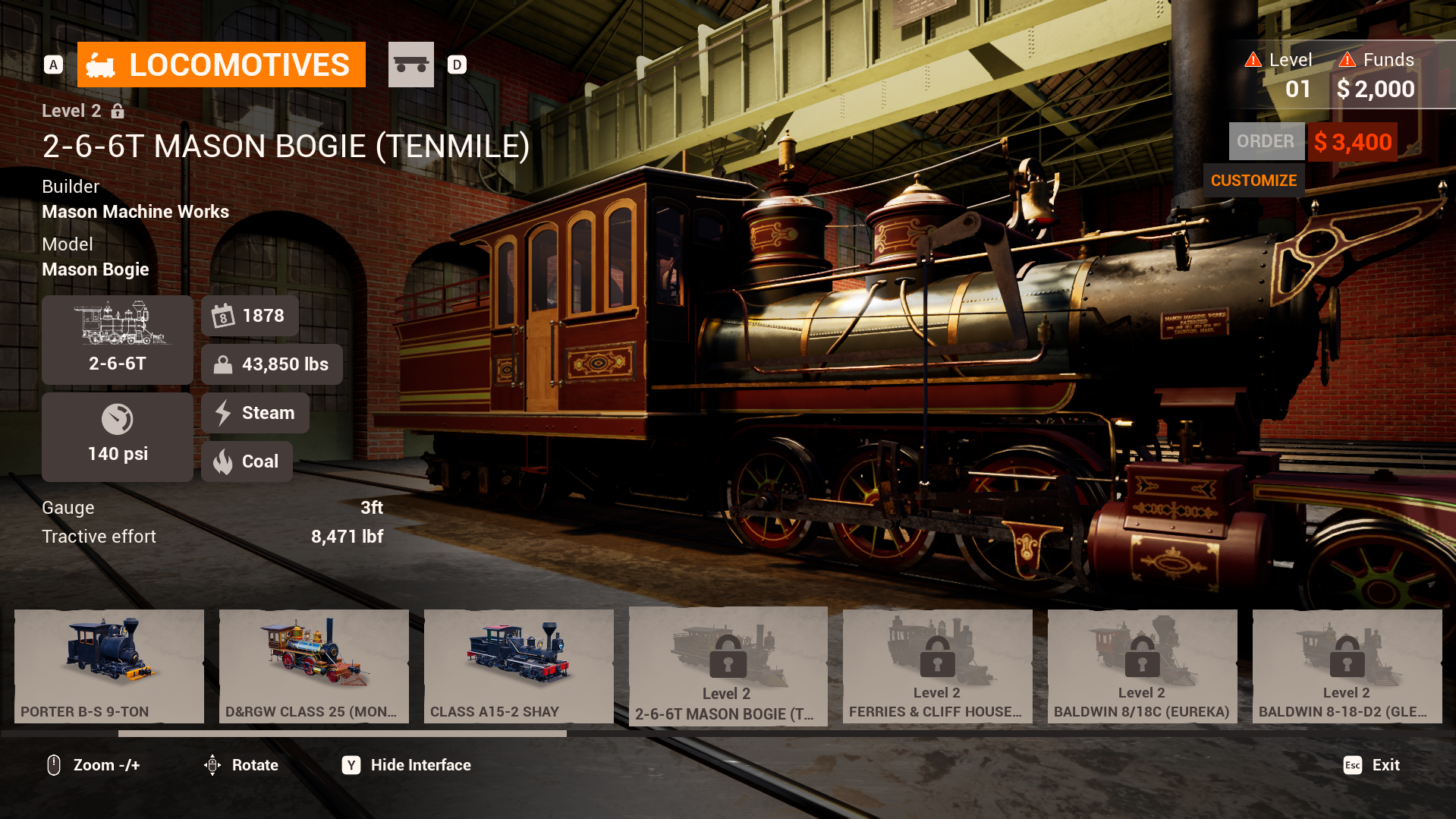Image resolution: width=1456 pixels, height=819 pixels.
Task: Switch to the Locomotives tab
Action: click(221, 65)
